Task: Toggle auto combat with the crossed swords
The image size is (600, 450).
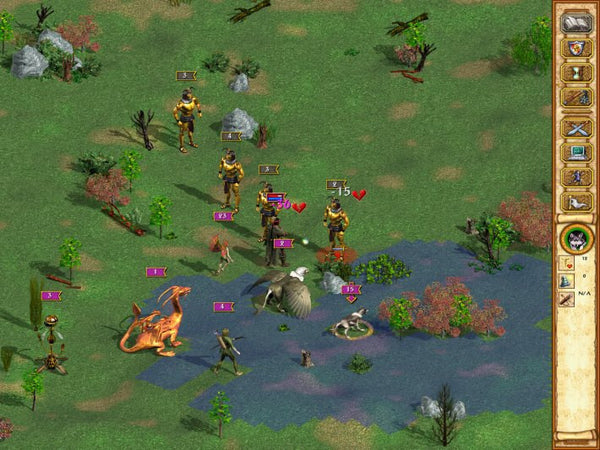Action: 575,127
